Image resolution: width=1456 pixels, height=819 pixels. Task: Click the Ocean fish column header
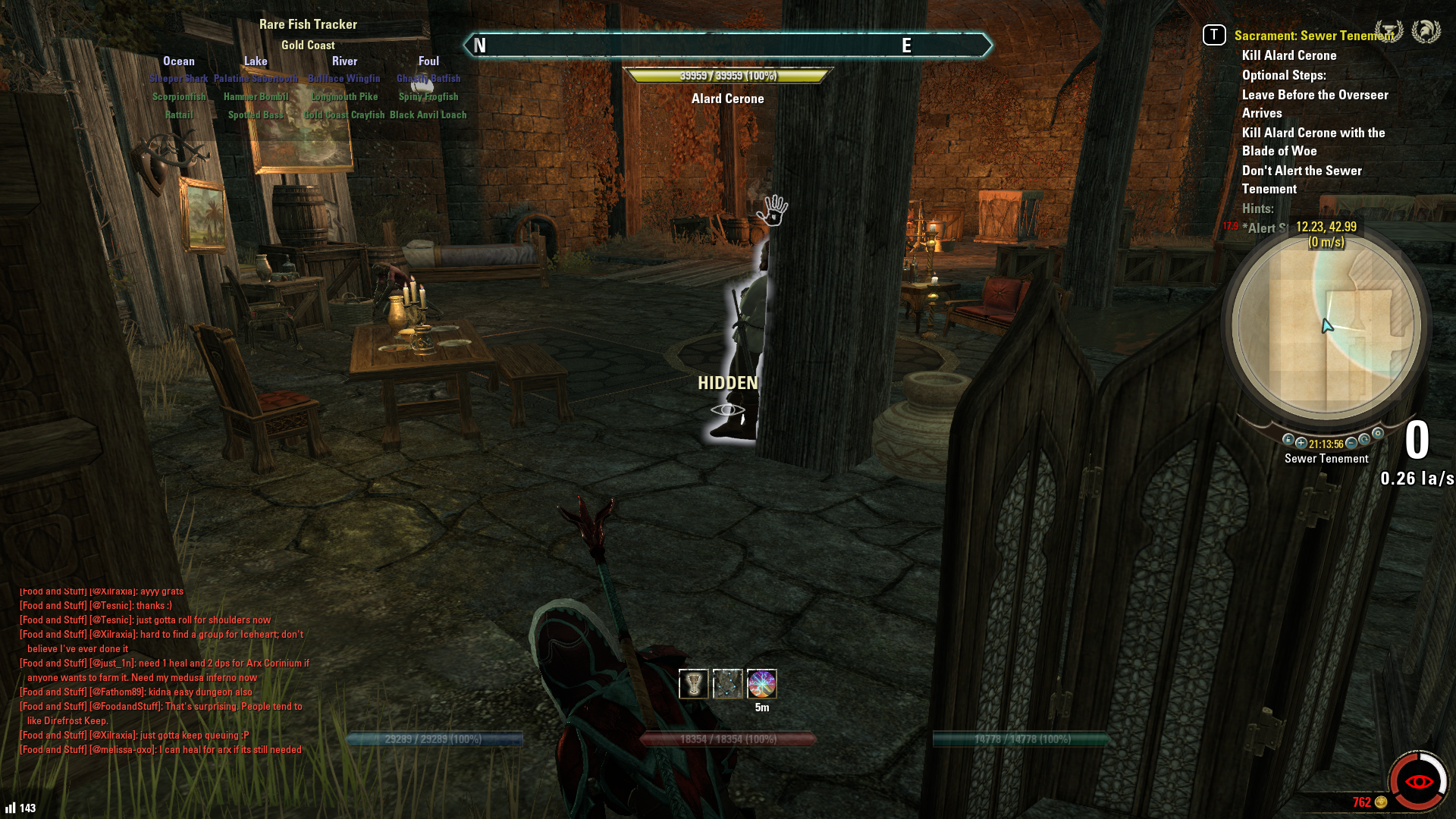178,61
